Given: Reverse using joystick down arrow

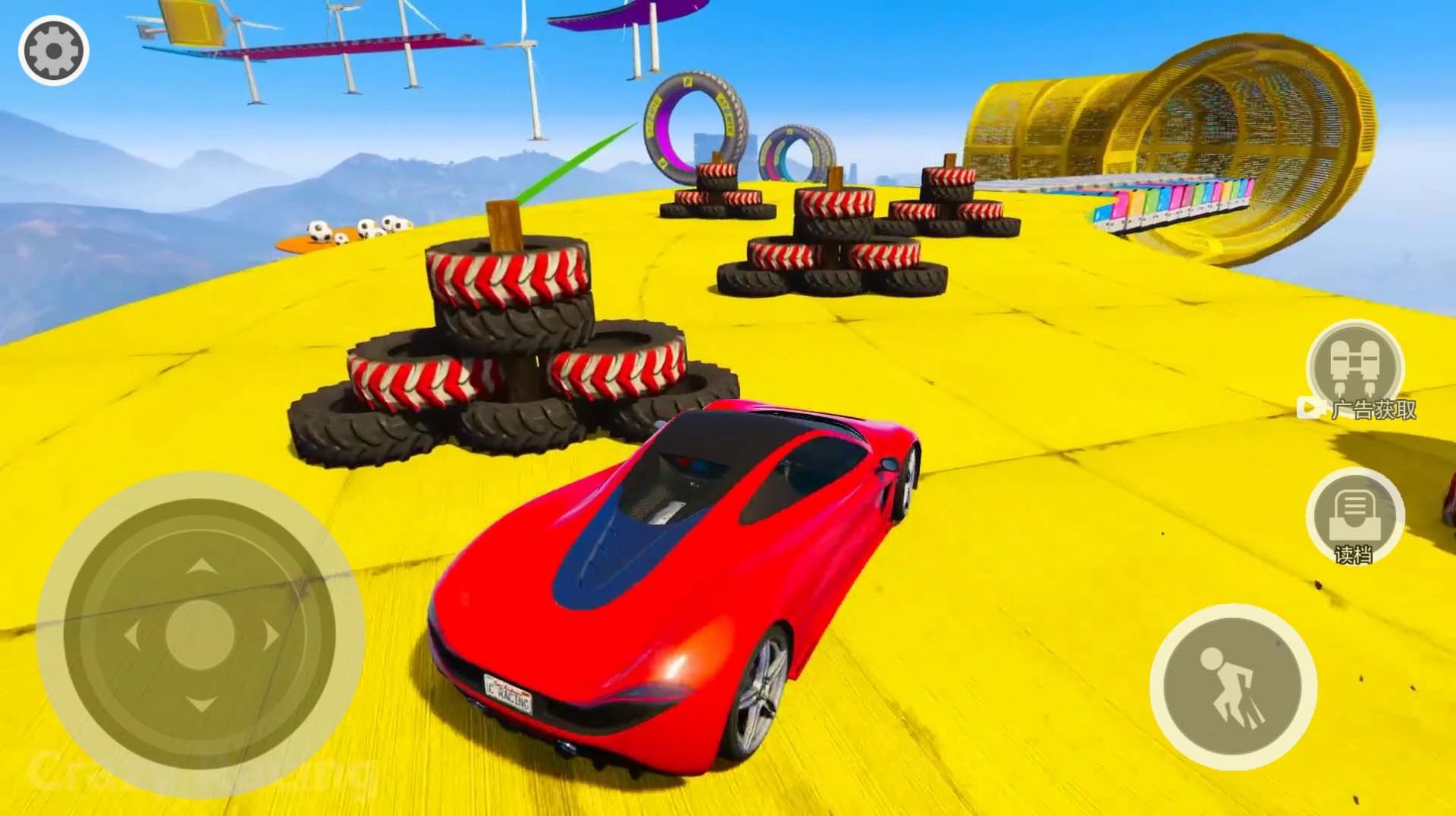Looking at the screenshot, I should coord(200,704).
